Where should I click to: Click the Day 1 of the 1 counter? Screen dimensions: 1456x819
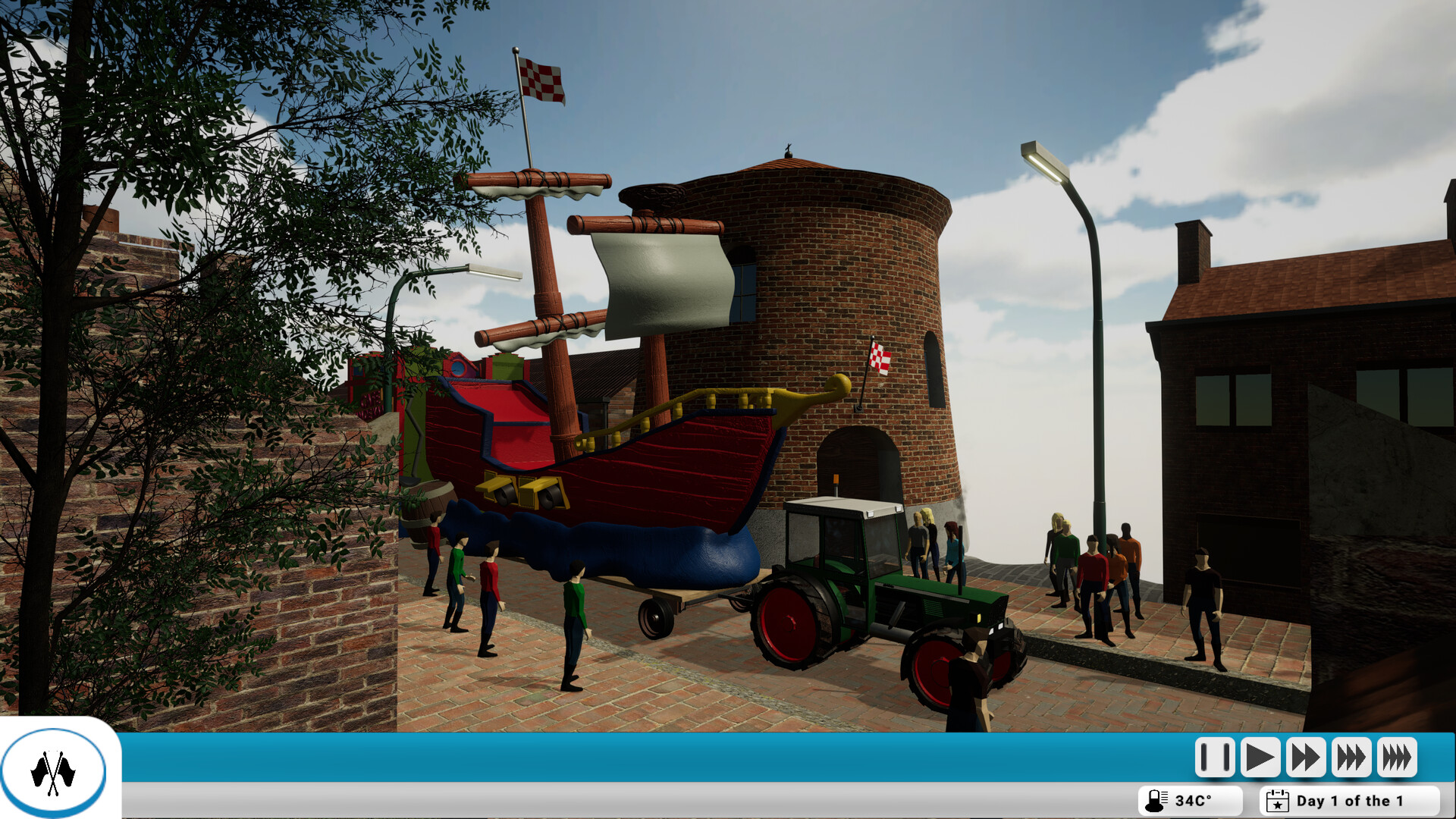coord(1349,800)
